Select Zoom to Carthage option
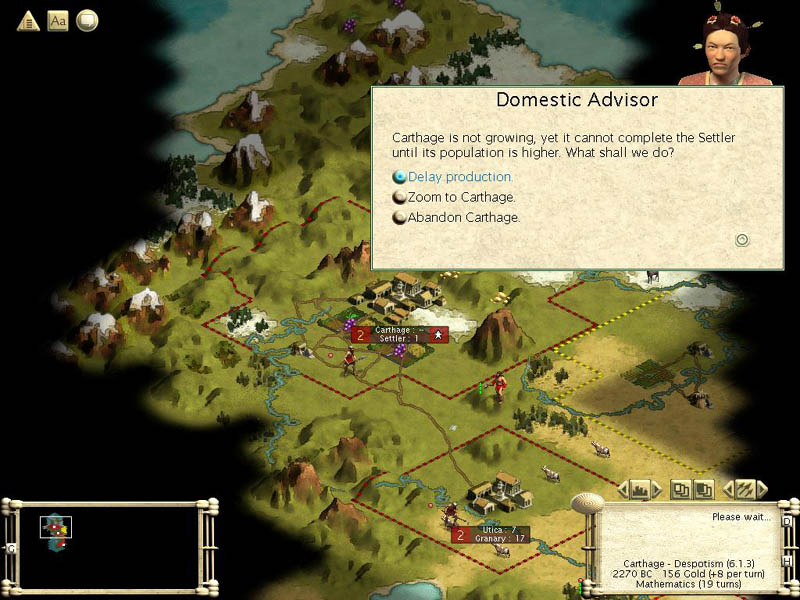 pos(461,197)
